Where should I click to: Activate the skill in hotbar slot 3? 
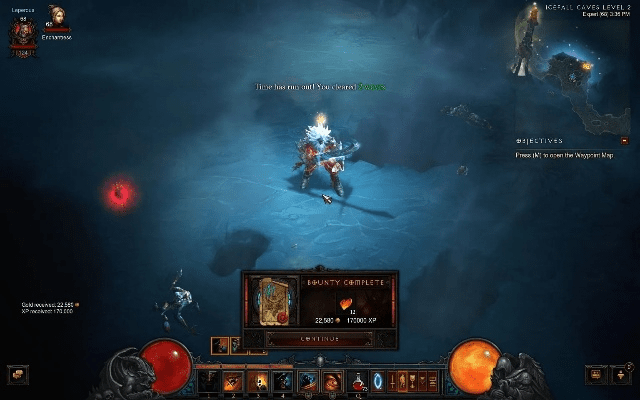[x=257, y=381]
